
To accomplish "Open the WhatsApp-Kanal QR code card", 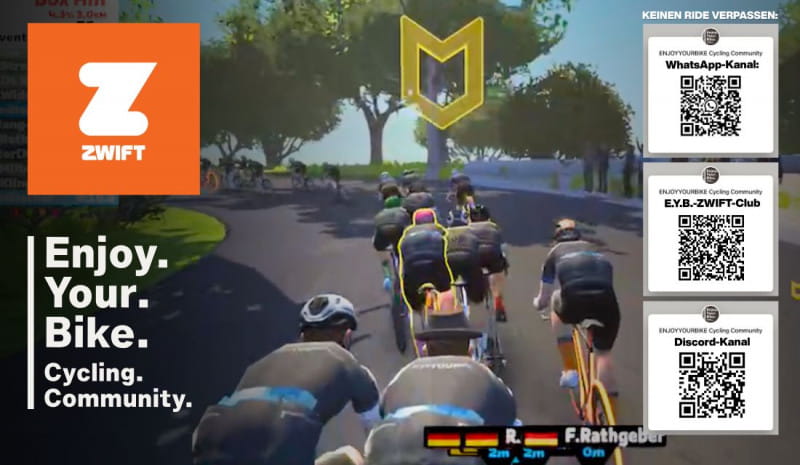I will 710,95.
